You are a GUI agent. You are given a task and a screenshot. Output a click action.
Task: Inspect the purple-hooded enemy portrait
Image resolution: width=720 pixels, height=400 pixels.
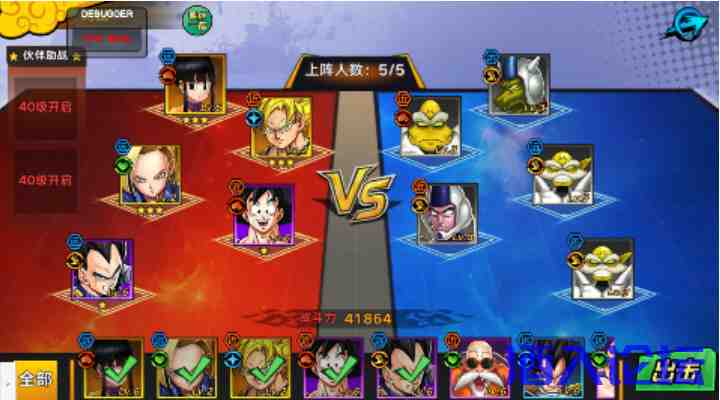(447, 212)
